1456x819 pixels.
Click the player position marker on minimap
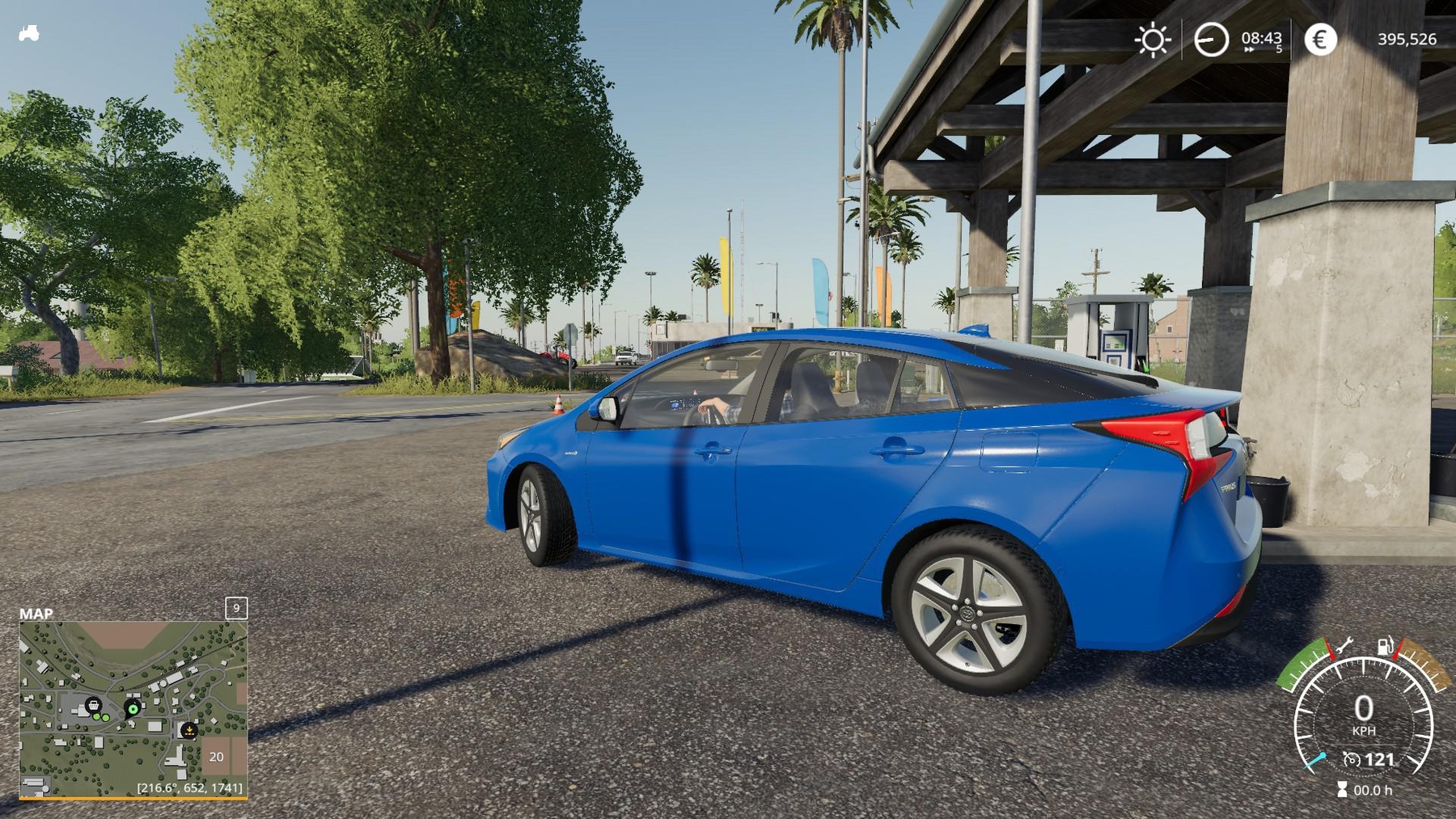pyautogui.click(x=133, y=709)
